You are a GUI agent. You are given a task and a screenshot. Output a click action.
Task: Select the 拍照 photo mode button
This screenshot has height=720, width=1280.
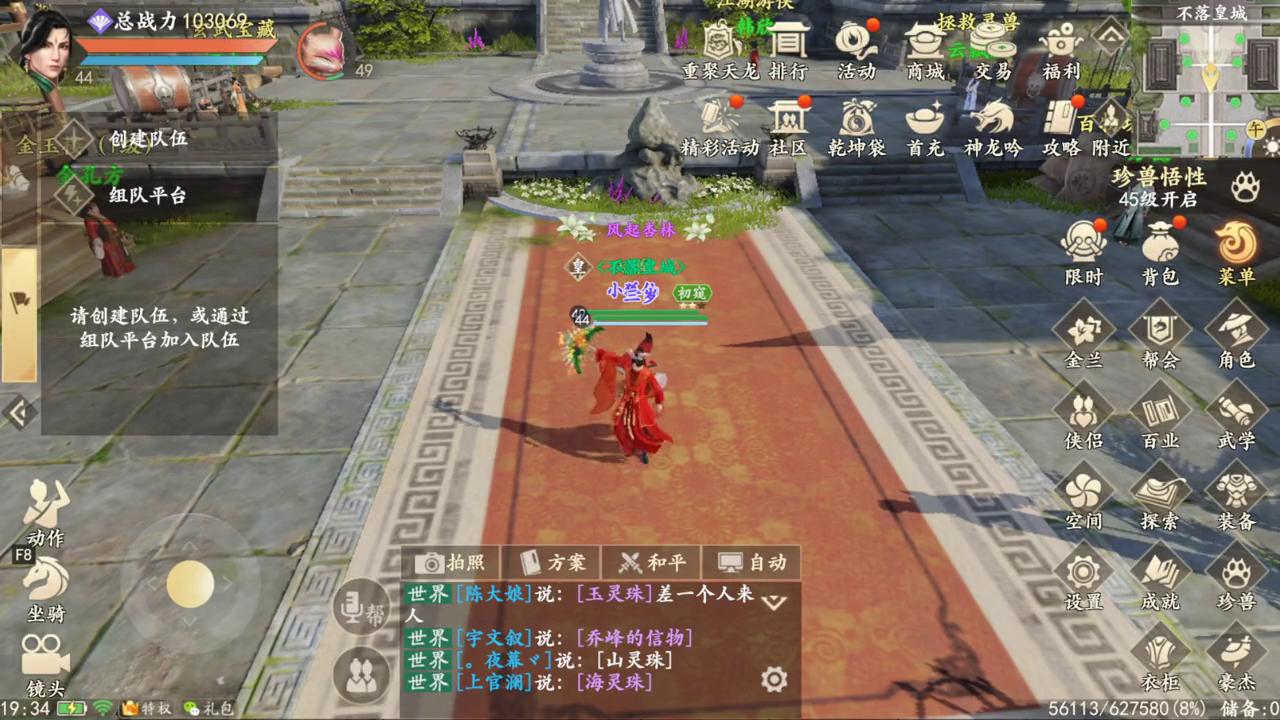[x=451, y=562]
